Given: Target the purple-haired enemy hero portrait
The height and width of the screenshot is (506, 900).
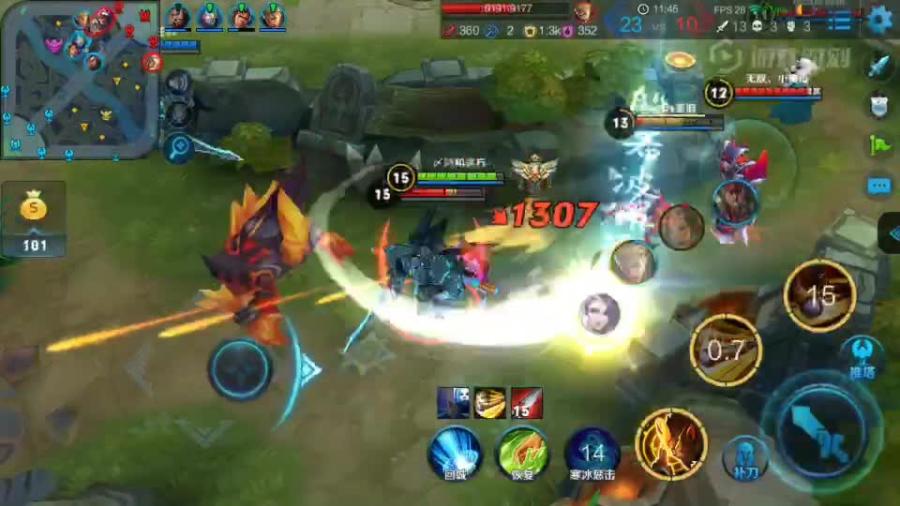Looking at the screenshot, I should pyautogui.click(x=600, y=314).
